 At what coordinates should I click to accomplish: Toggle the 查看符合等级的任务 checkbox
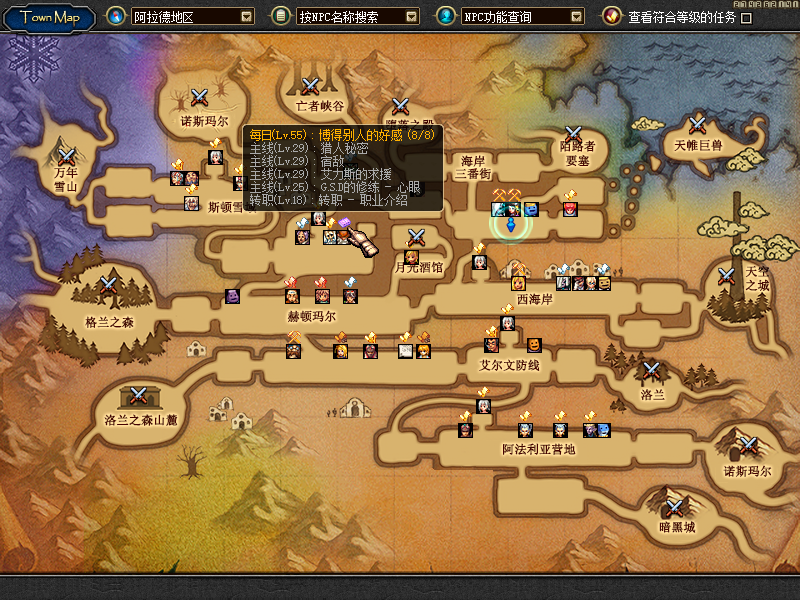point(746,18)
